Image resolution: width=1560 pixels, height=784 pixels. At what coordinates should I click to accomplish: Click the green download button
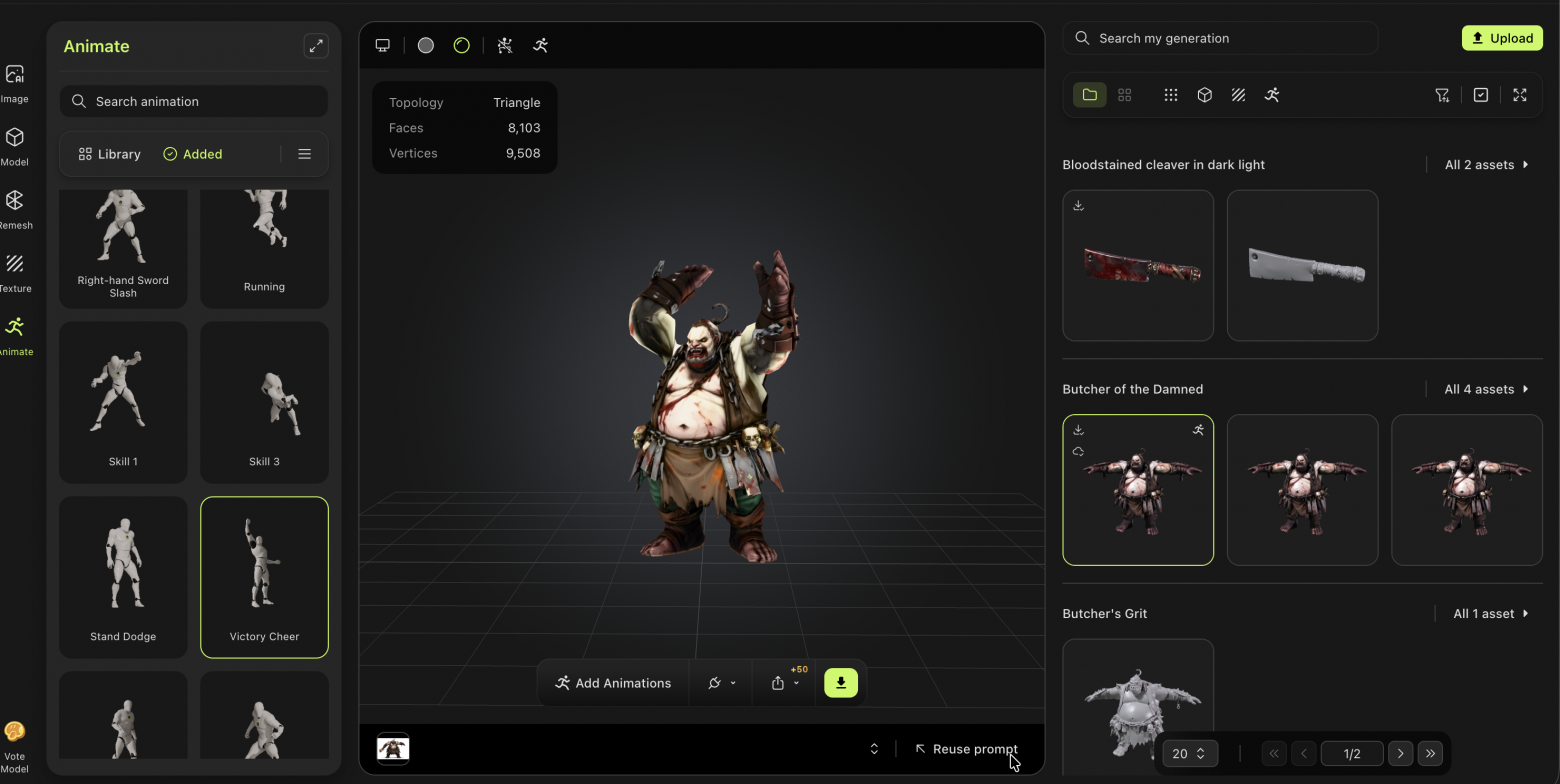[841, 683]
